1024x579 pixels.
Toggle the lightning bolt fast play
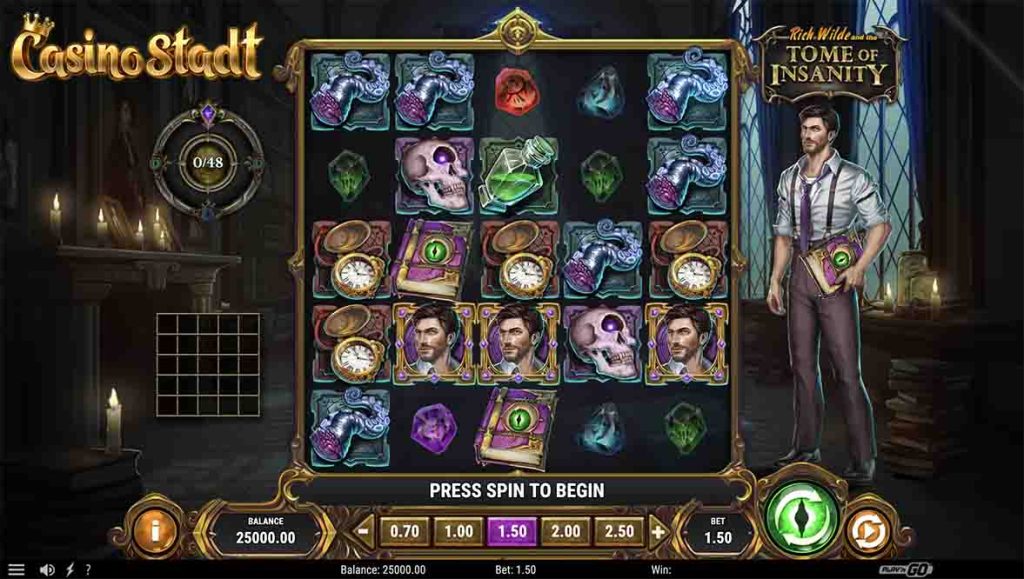(69, 570)
